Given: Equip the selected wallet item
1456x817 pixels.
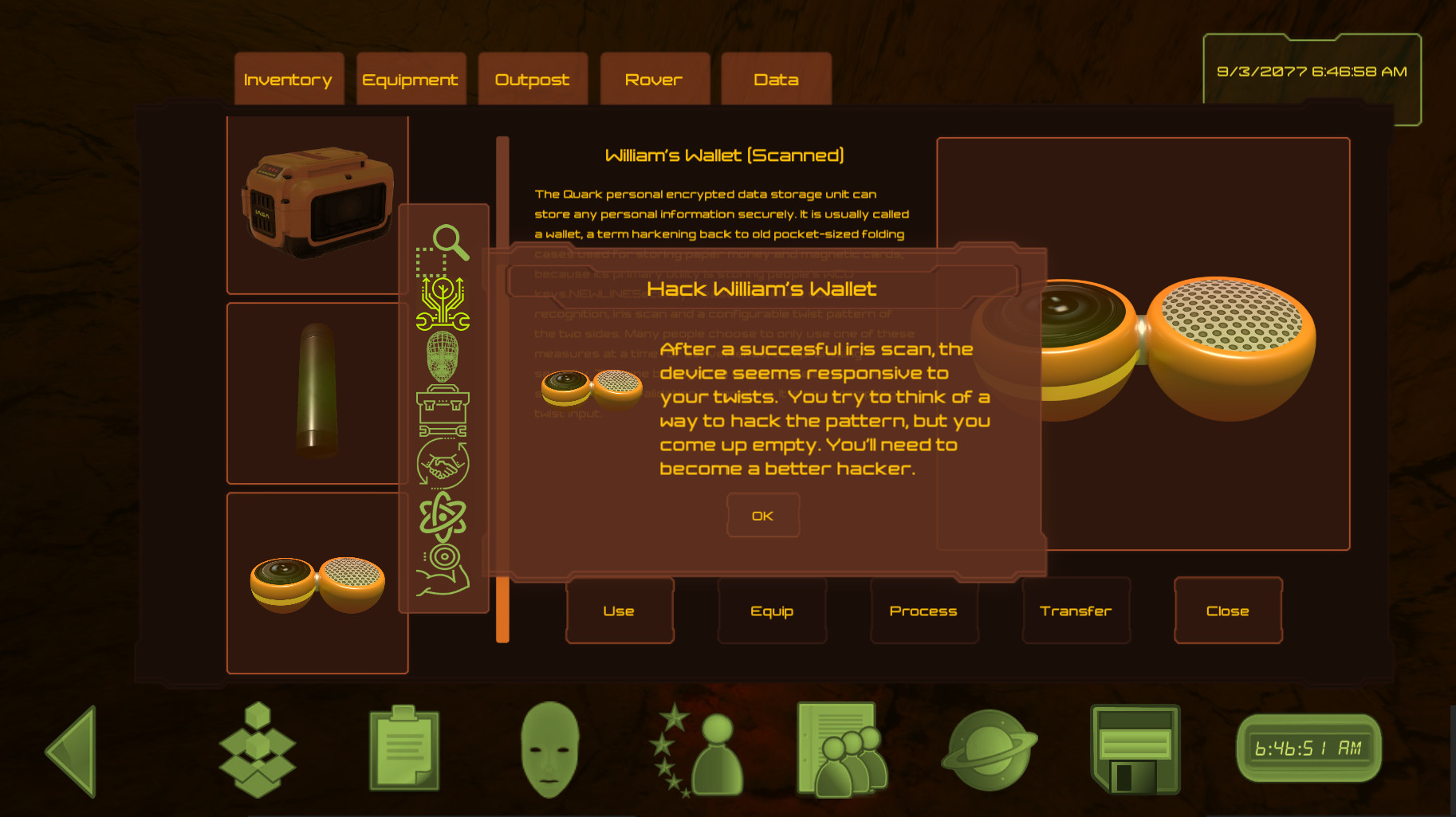Looking at the screenshot, I should (772, 611).
